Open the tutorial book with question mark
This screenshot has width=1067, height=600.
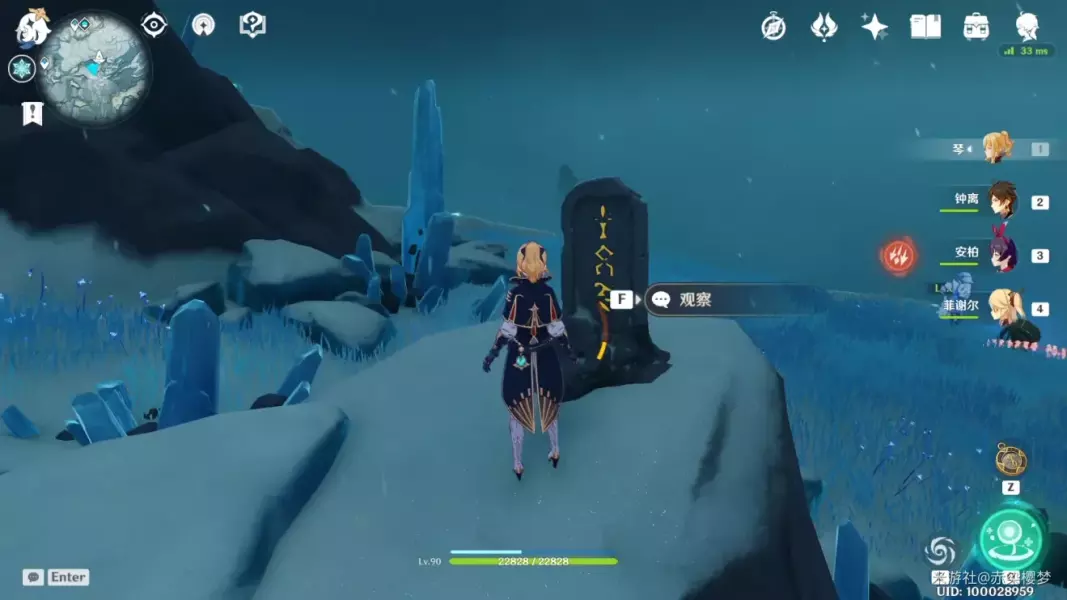253,25
